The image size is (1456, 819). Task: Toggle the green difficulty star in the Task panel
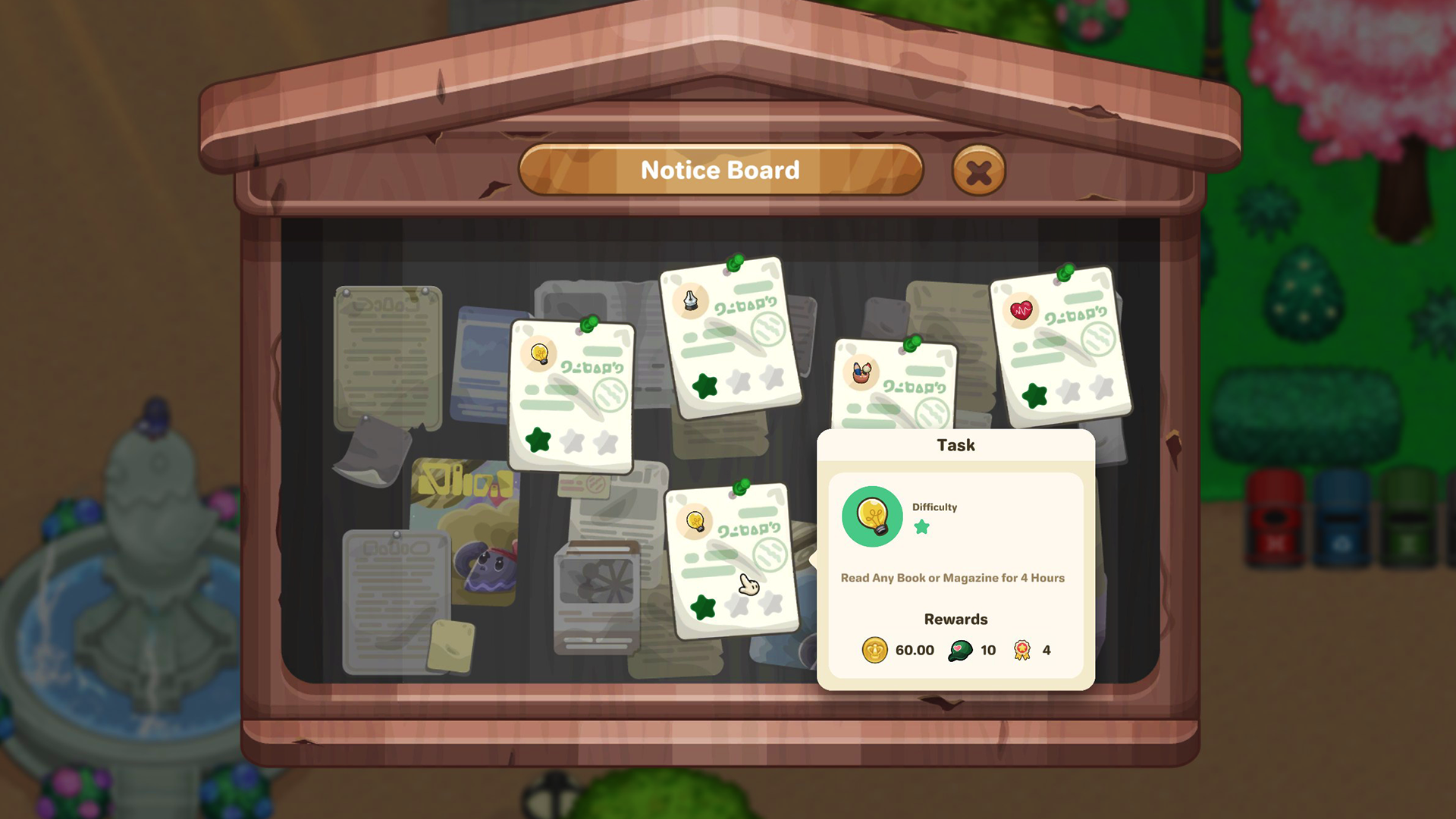pos(922,528)
